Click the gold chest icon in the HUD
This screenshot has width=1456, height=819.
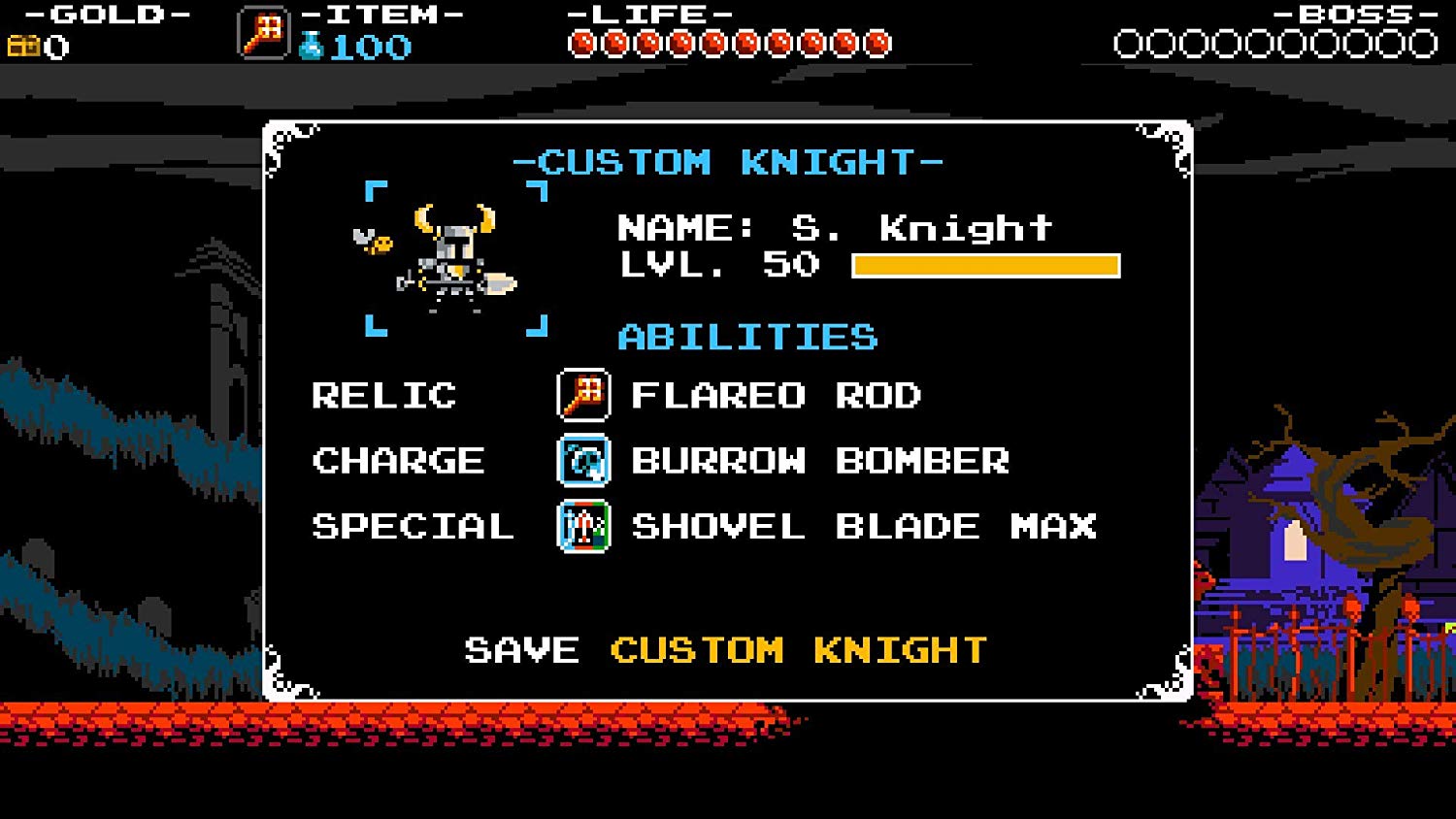[x=24, y=43]
